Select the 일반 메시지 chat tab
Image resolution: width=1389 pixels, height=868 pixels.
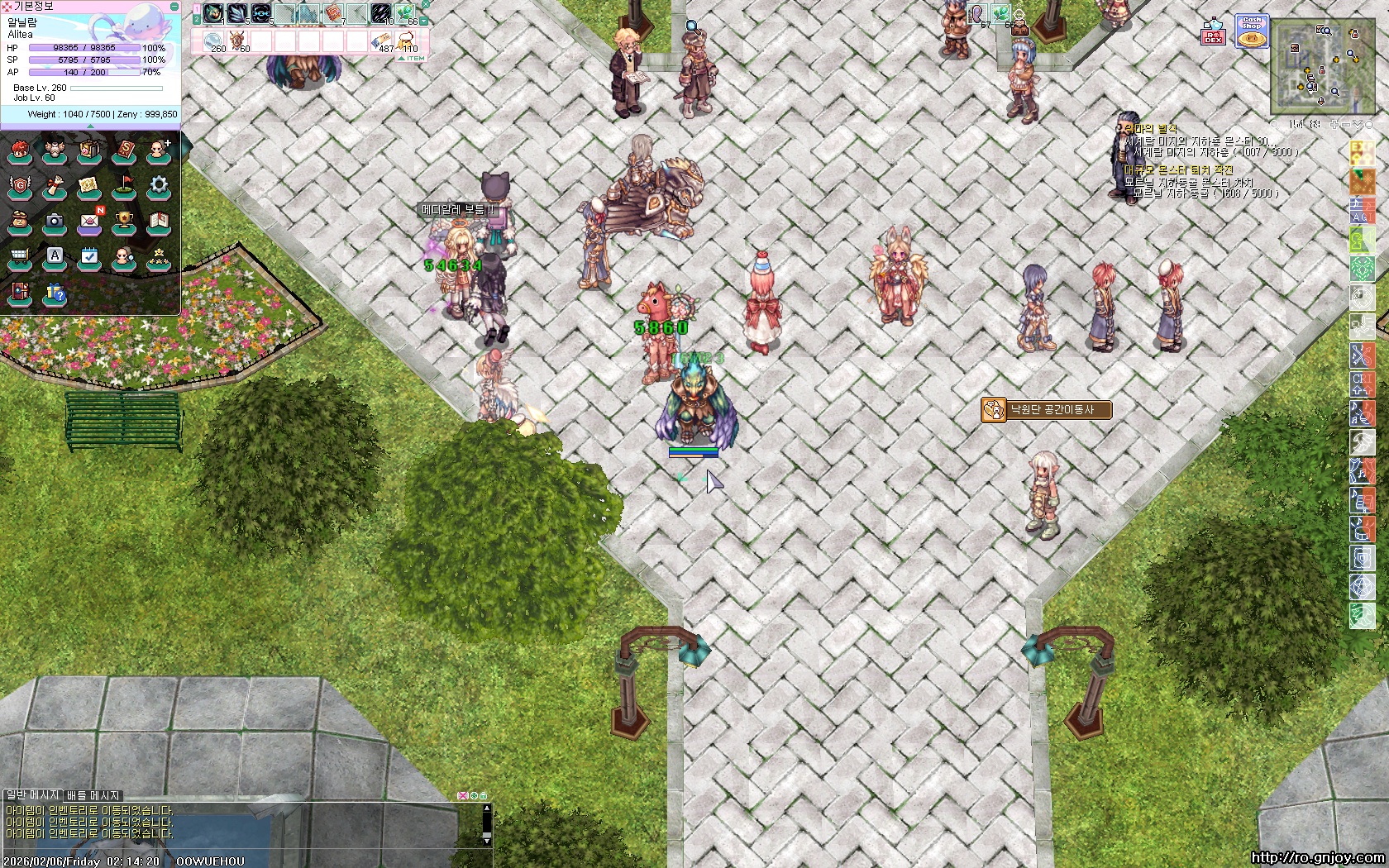click(31, 795)
